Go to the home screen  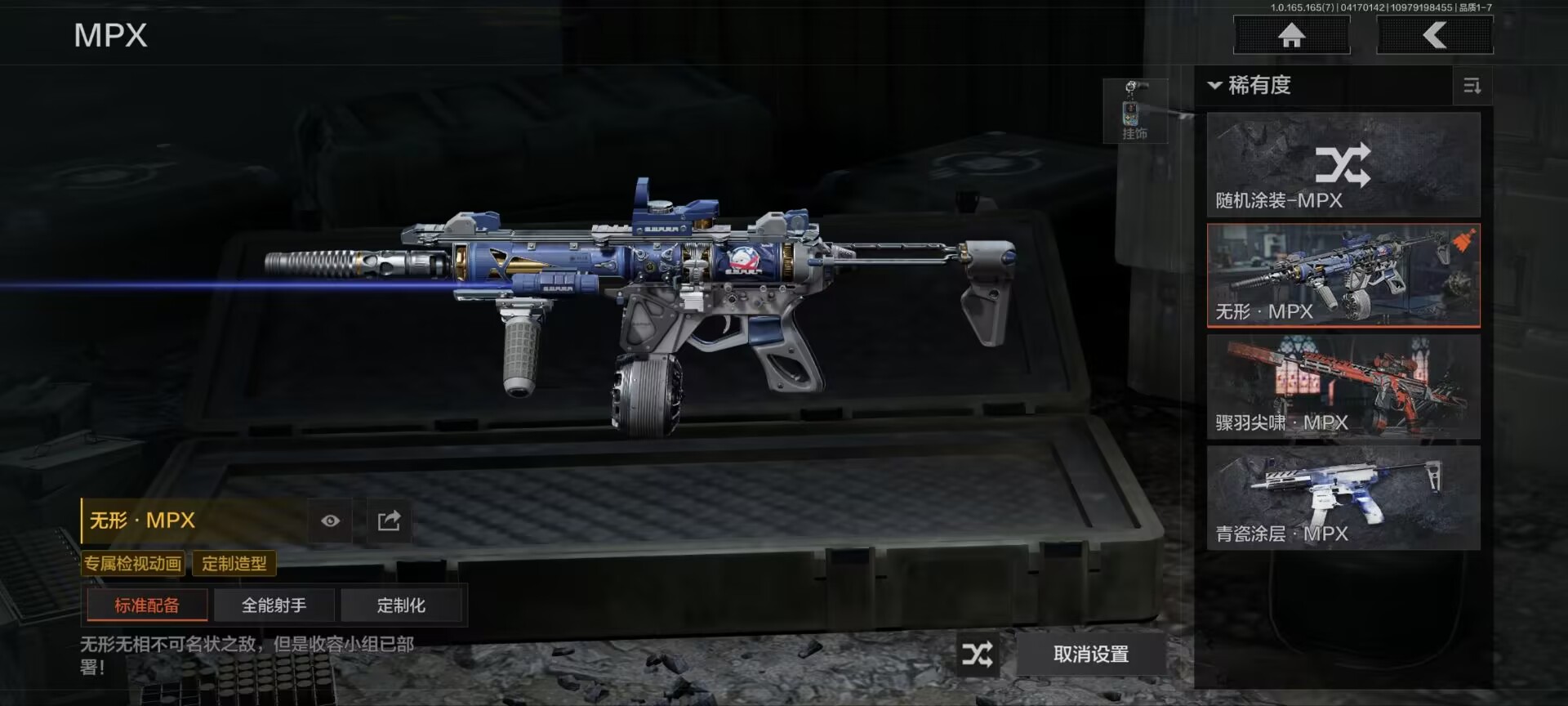(1291, 36)
